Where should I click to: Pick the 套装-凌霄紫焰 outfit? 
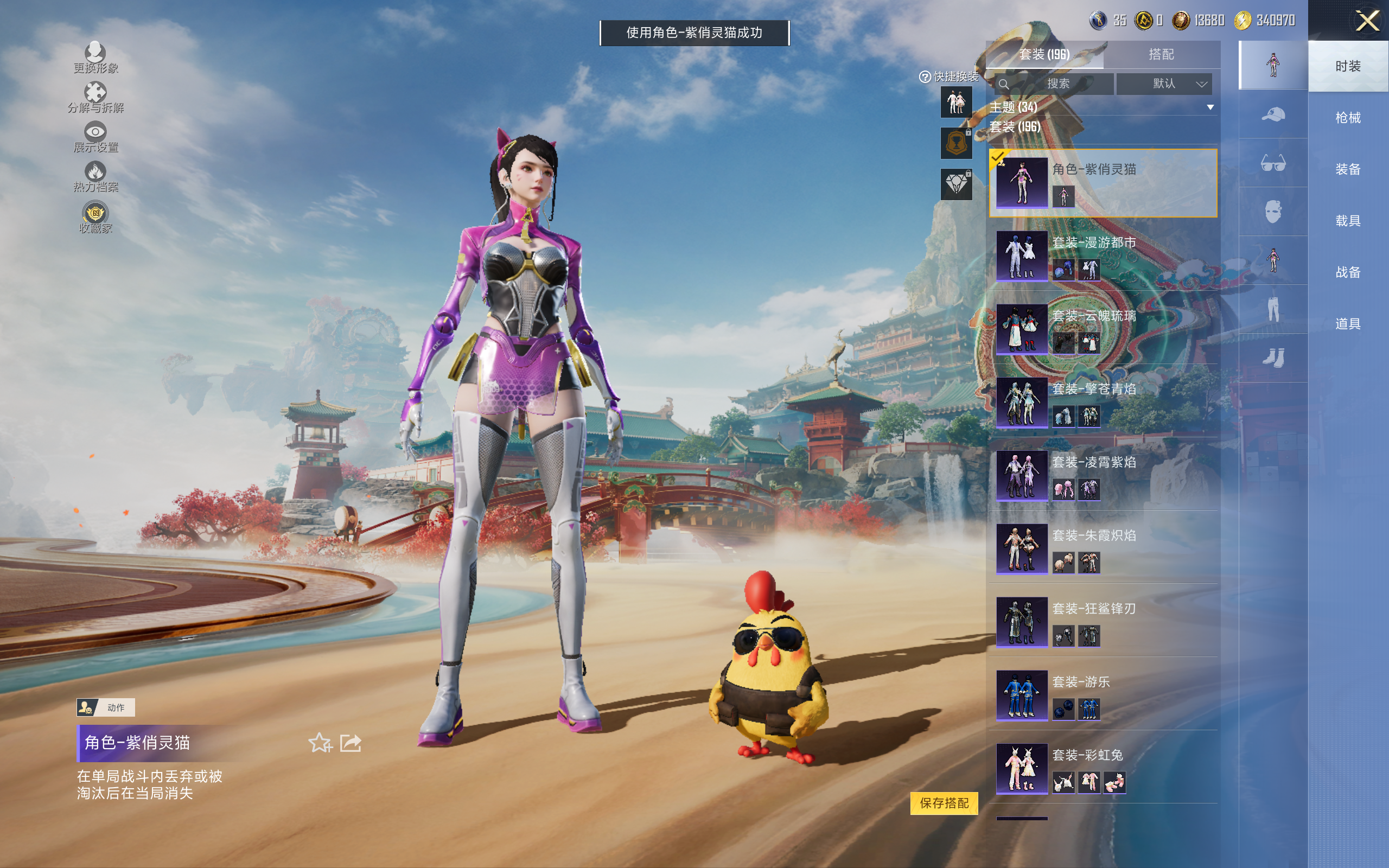(x=1102, y=476)
